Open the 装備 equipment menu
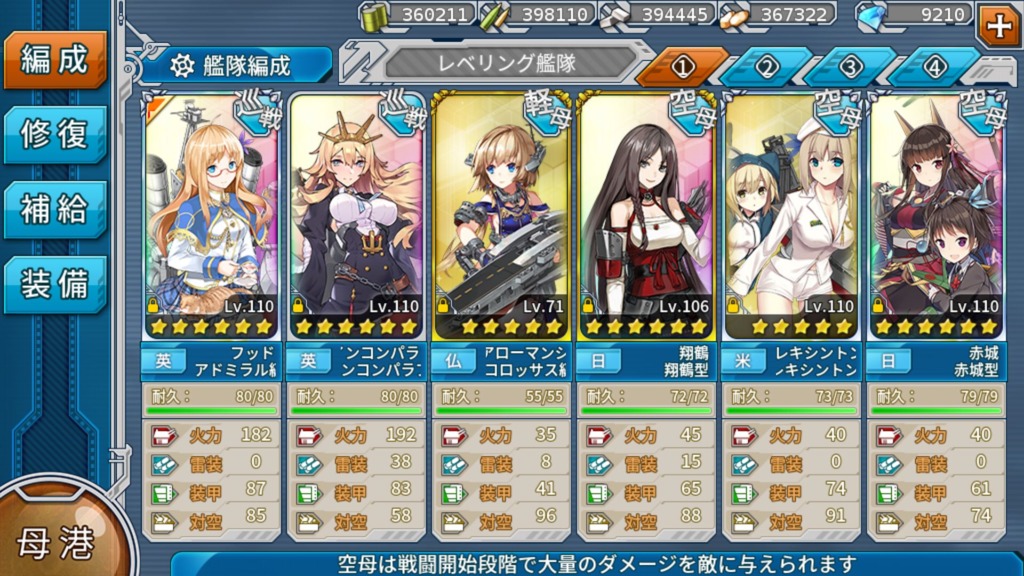The width and height of the screenshot is (1024, 576). (55, 284)
